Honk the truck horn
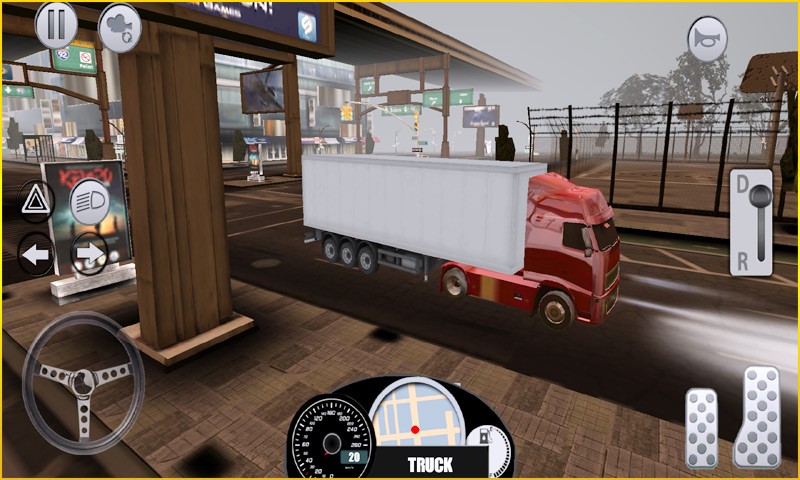 pyautogui.click(x=707, y=38)
